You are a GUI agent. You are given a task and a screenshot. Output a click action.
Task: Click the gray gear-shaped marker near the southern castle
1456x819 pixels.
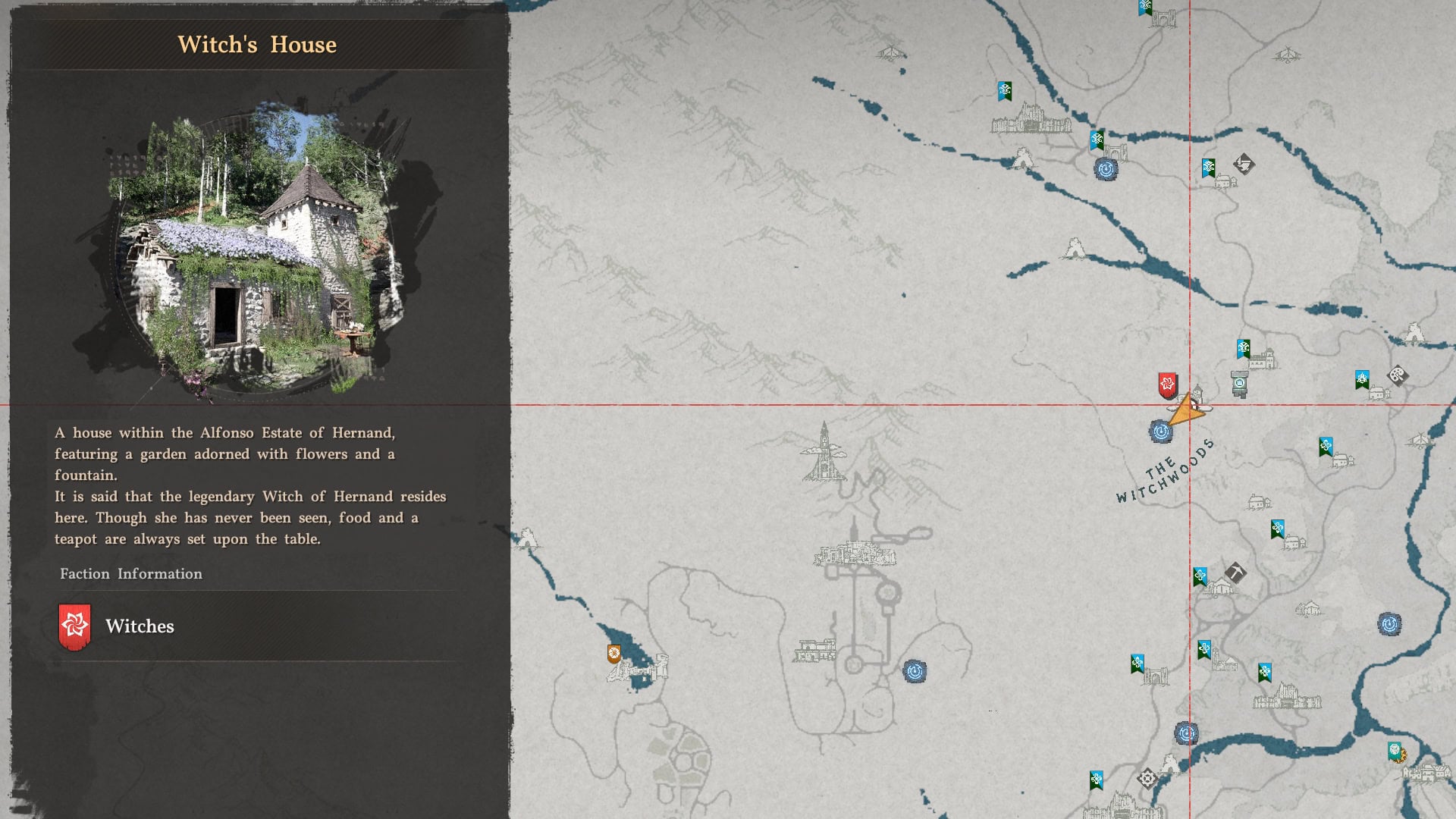(1147, 779)
